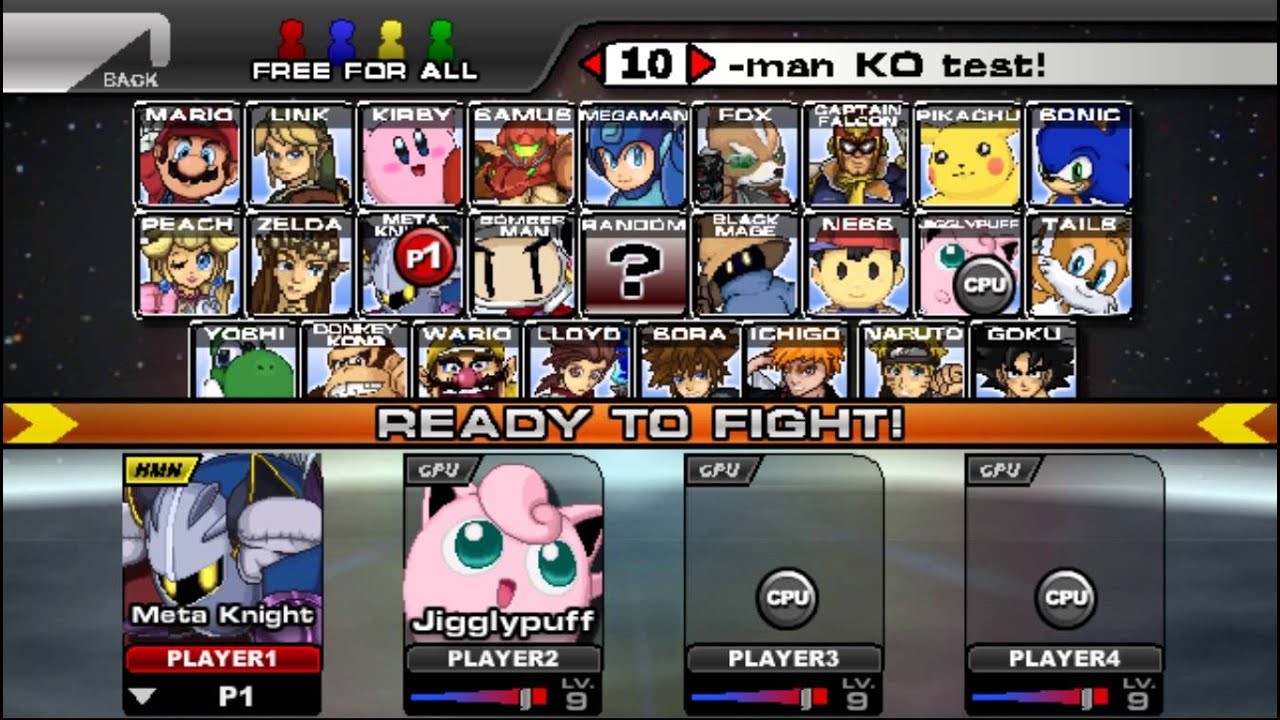Viewport: 1280px width, 720px height.
Task: Pick Sonic's character tile
Action: [x=1080, y=155]
